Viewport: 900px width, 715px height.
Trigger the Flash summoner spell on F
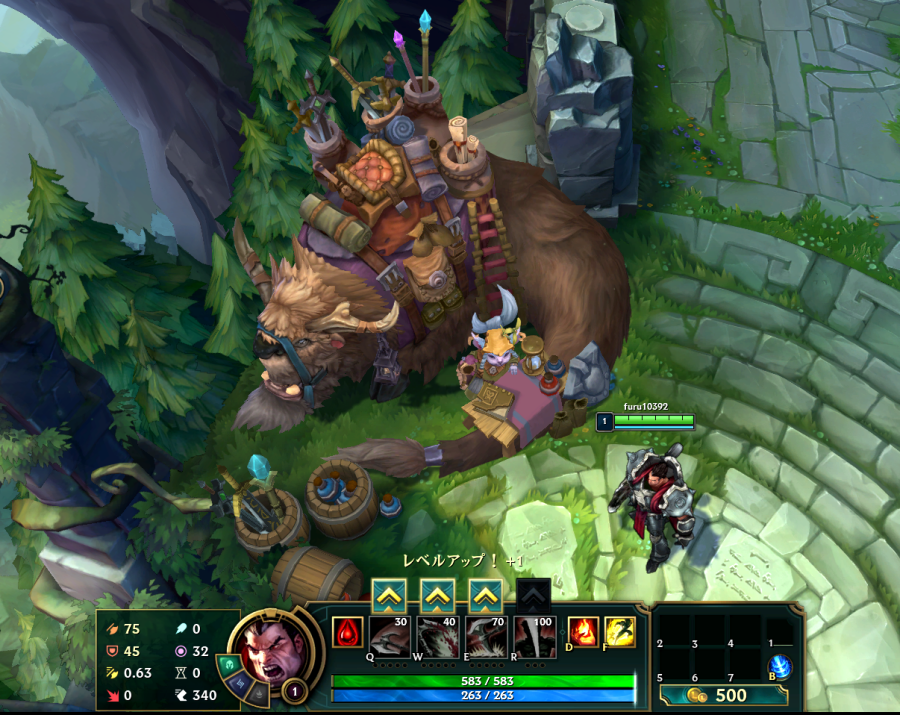(x=620, y=632)
